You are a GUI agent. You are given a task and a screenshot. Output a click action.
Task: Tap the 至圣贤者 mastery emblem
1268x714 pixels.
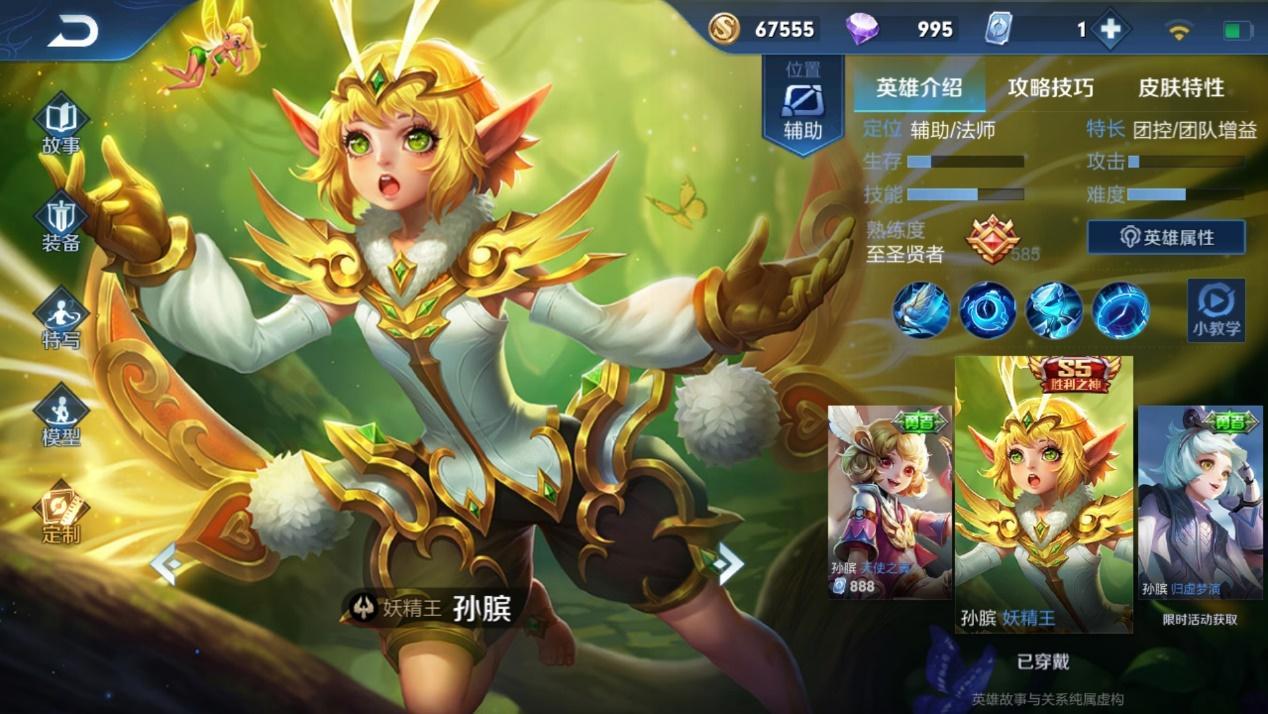click(992, 241)
